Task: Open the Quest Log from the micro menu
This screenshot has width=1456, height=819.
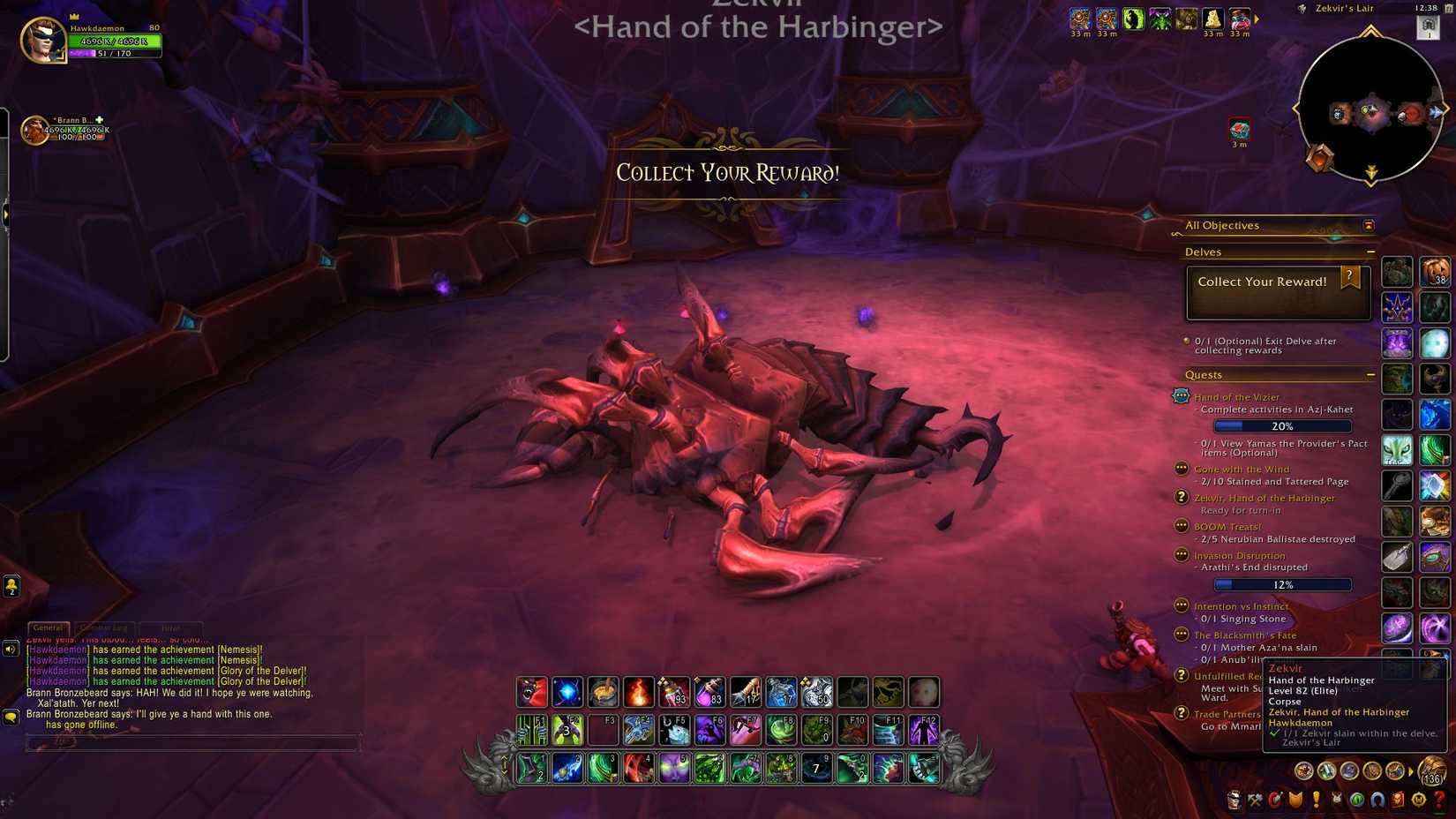Action: click(1316, 800)
